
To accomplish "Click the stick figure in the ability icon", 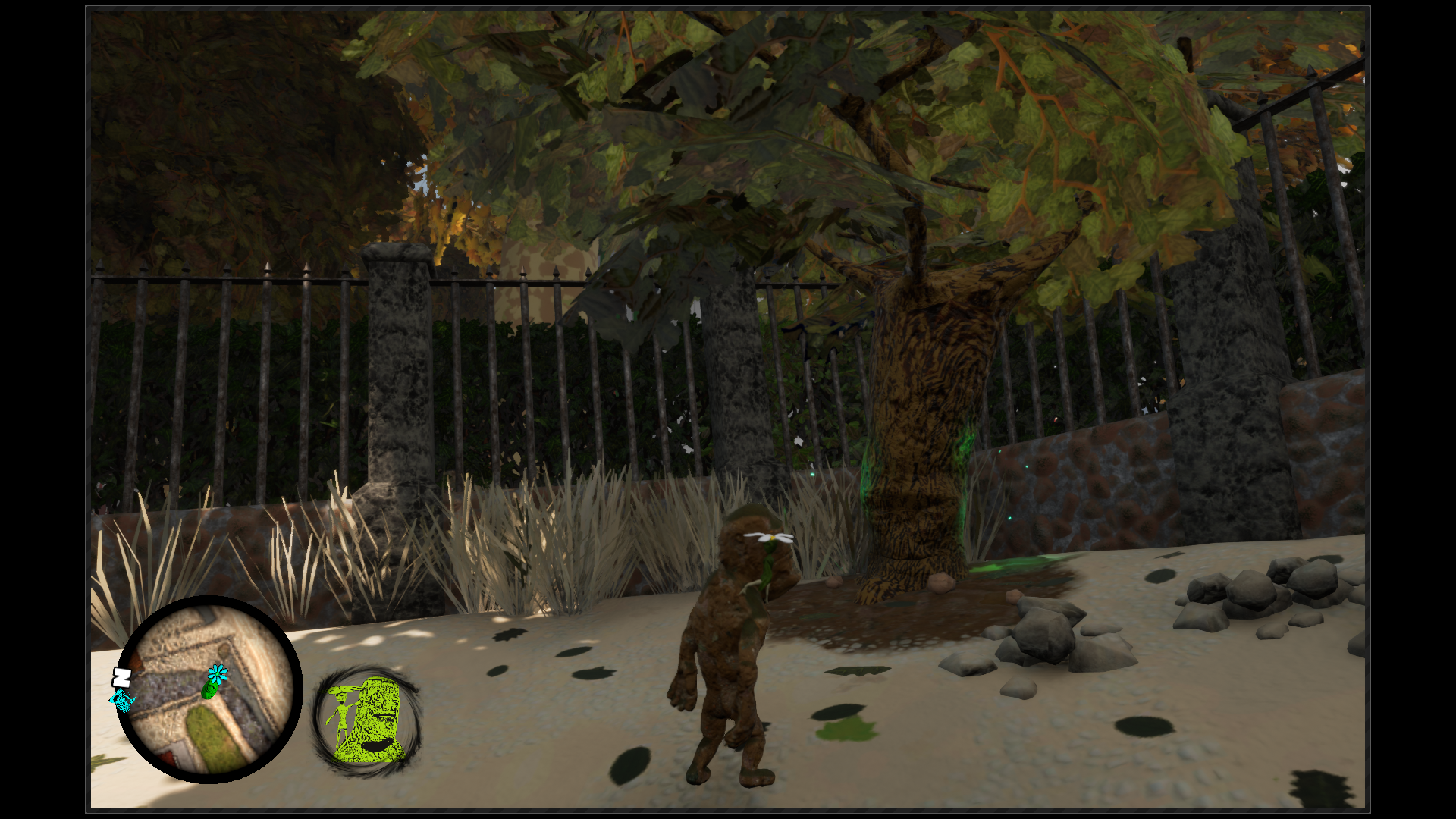I will (x=340, y=709).
